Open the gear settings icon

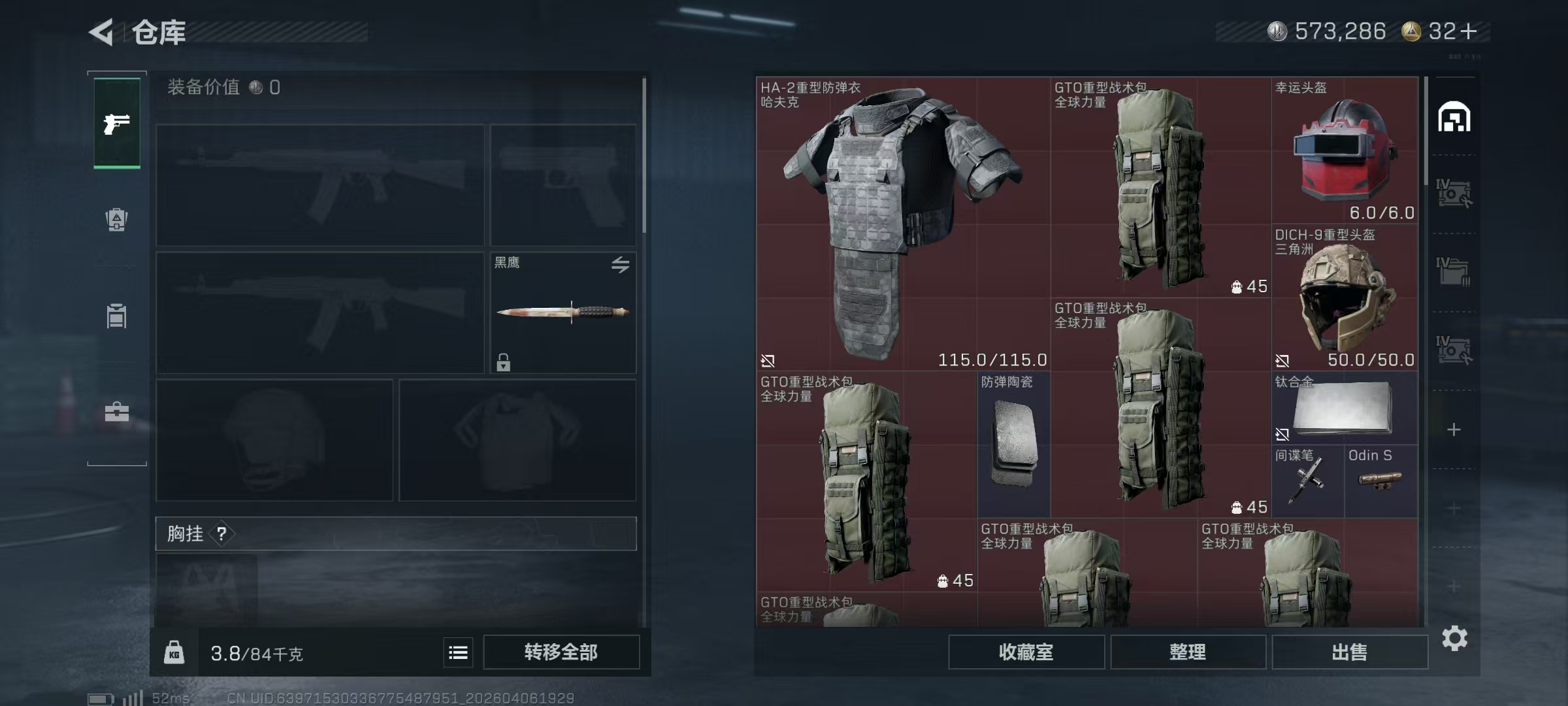tap(1454, 638)
